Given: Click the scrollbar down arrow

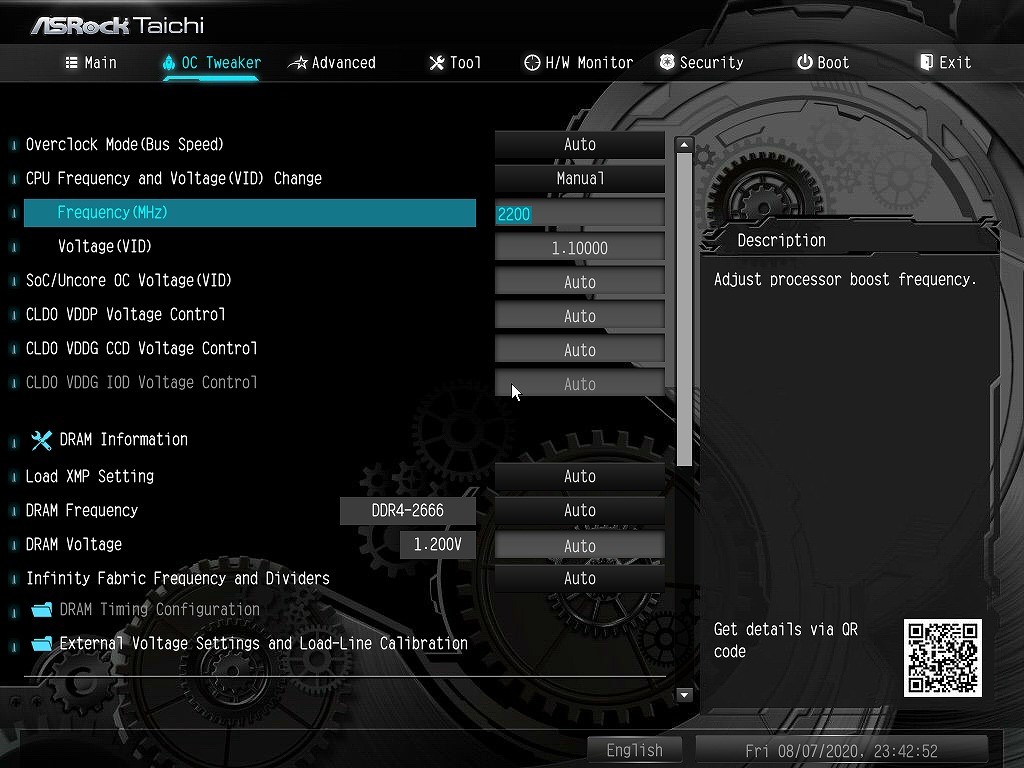Looking at the screenshot, I should (x=684, y=694).
